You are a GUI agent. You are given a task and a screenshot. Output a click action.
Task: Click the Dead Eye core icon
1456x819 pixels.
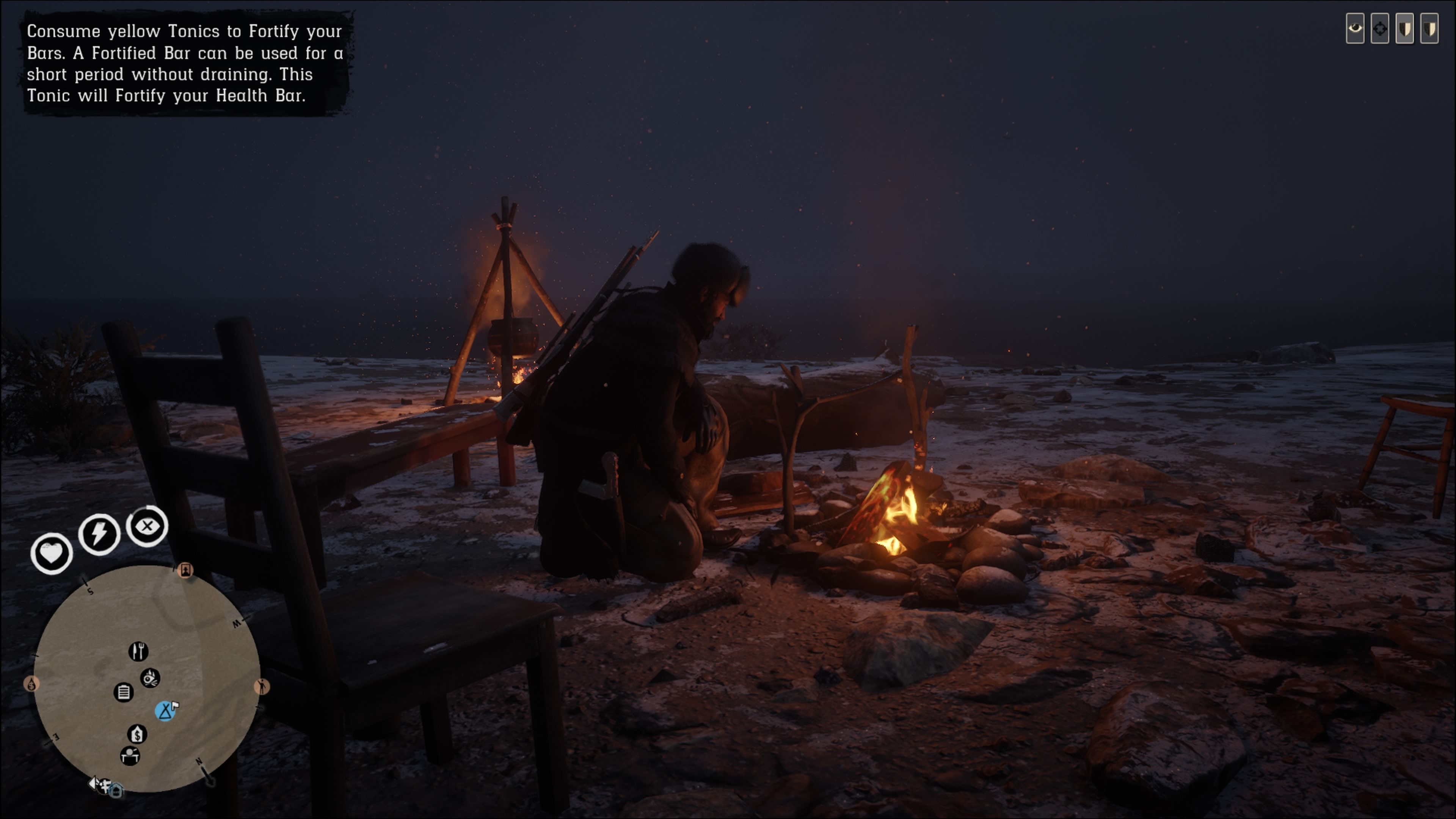point(147,526)
